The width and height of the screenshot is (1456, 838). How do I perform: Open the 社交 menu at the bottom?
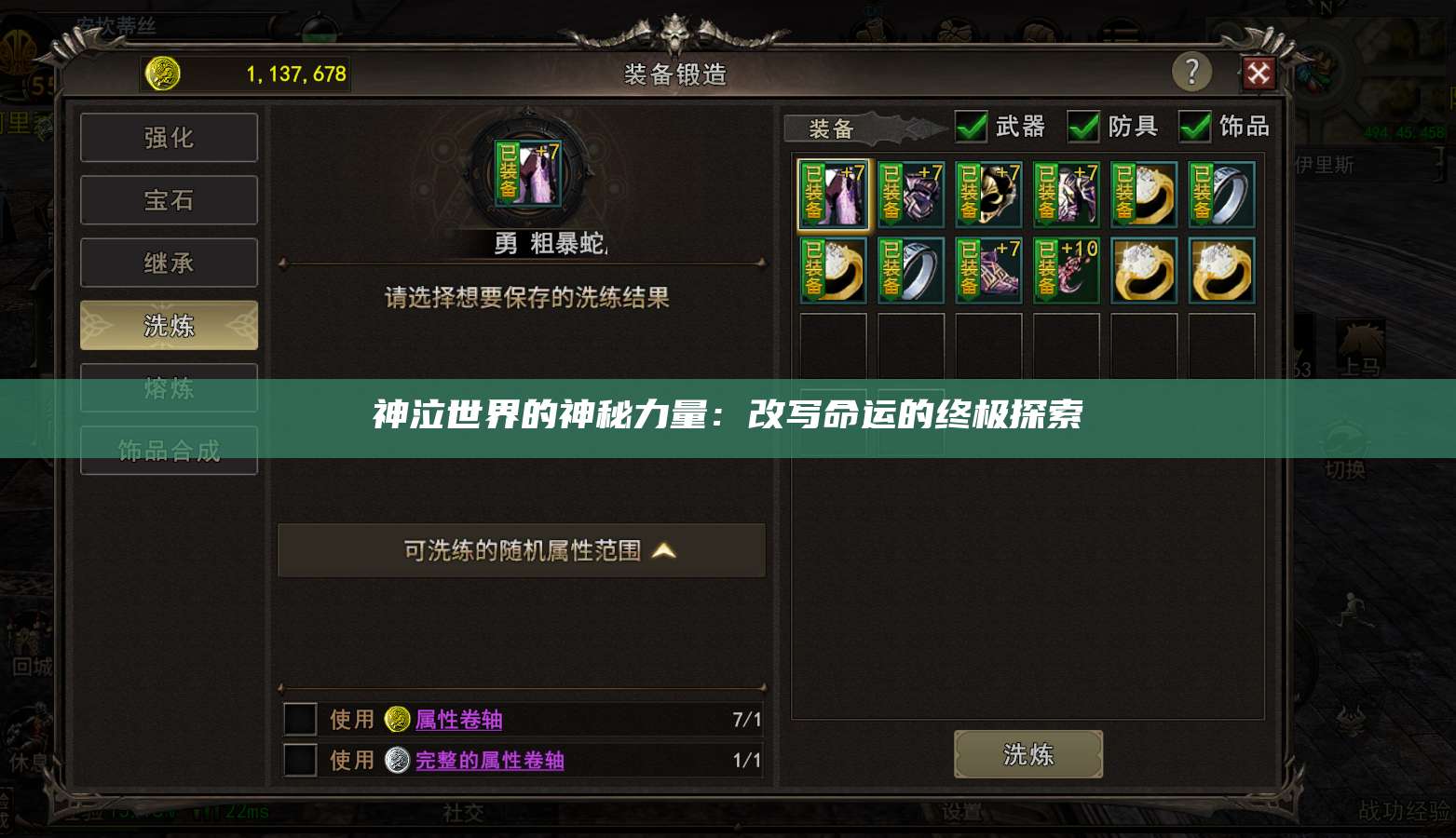[x=463, y=812]
